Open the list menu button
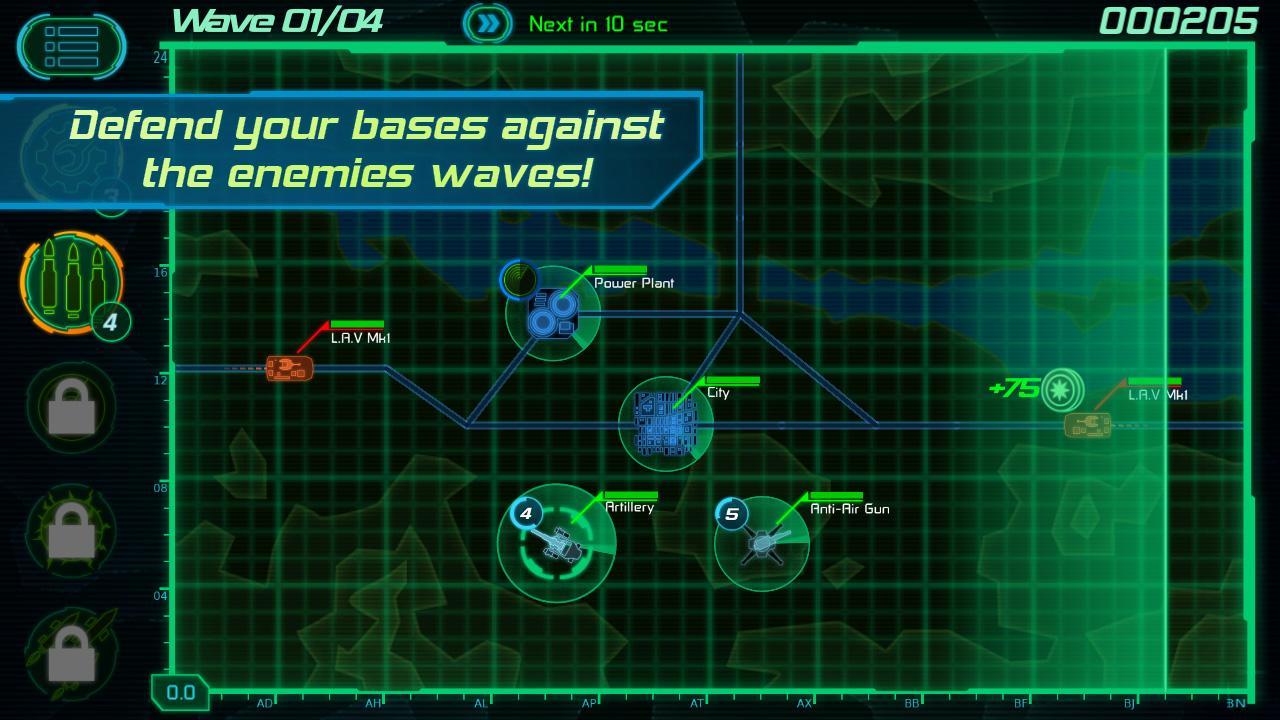The height and width of the screenshot is (720, 1280). (71, 46)
